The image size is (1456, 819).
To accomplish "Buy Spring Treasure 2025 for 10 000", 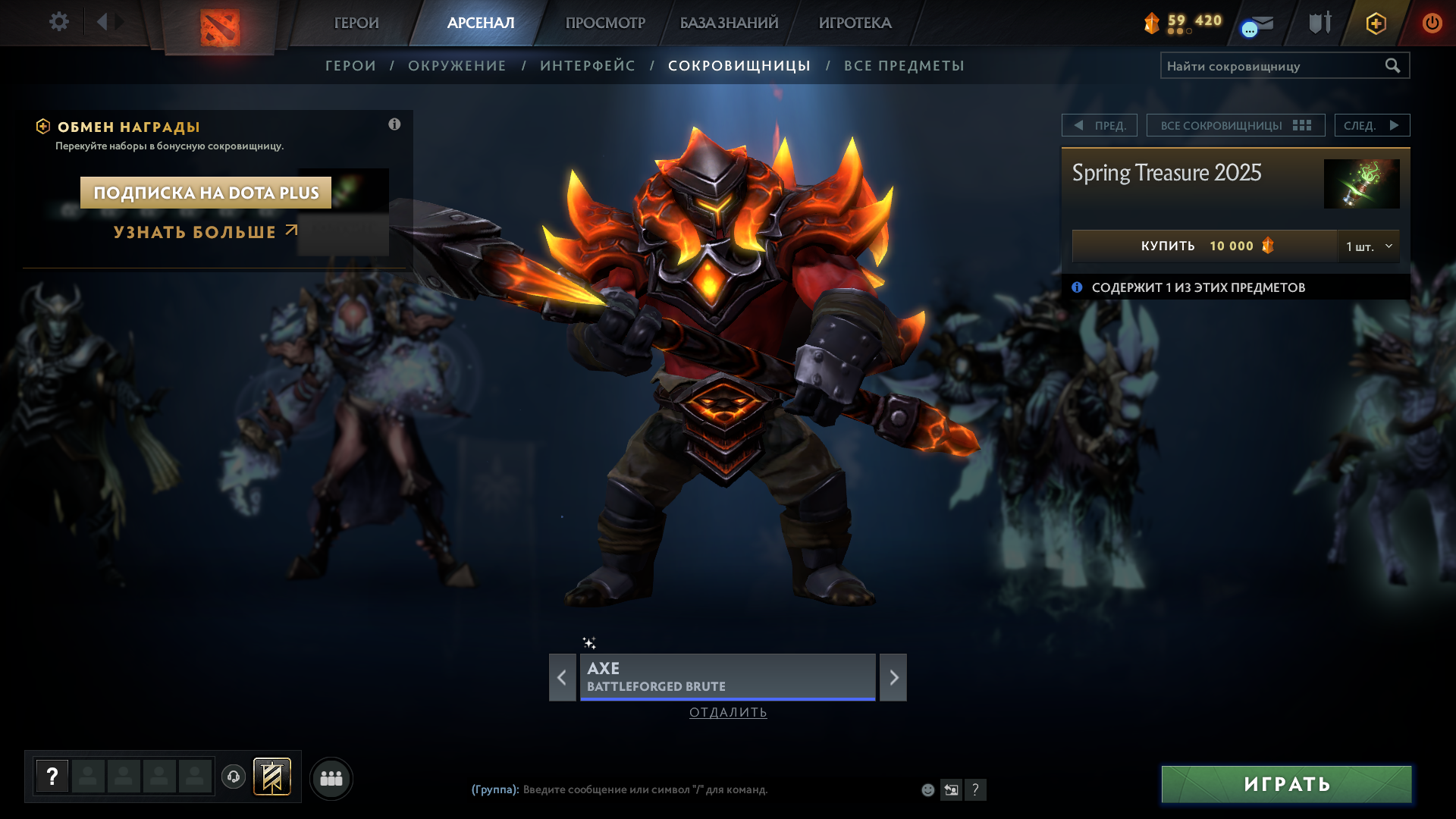I will (1204, 246).
